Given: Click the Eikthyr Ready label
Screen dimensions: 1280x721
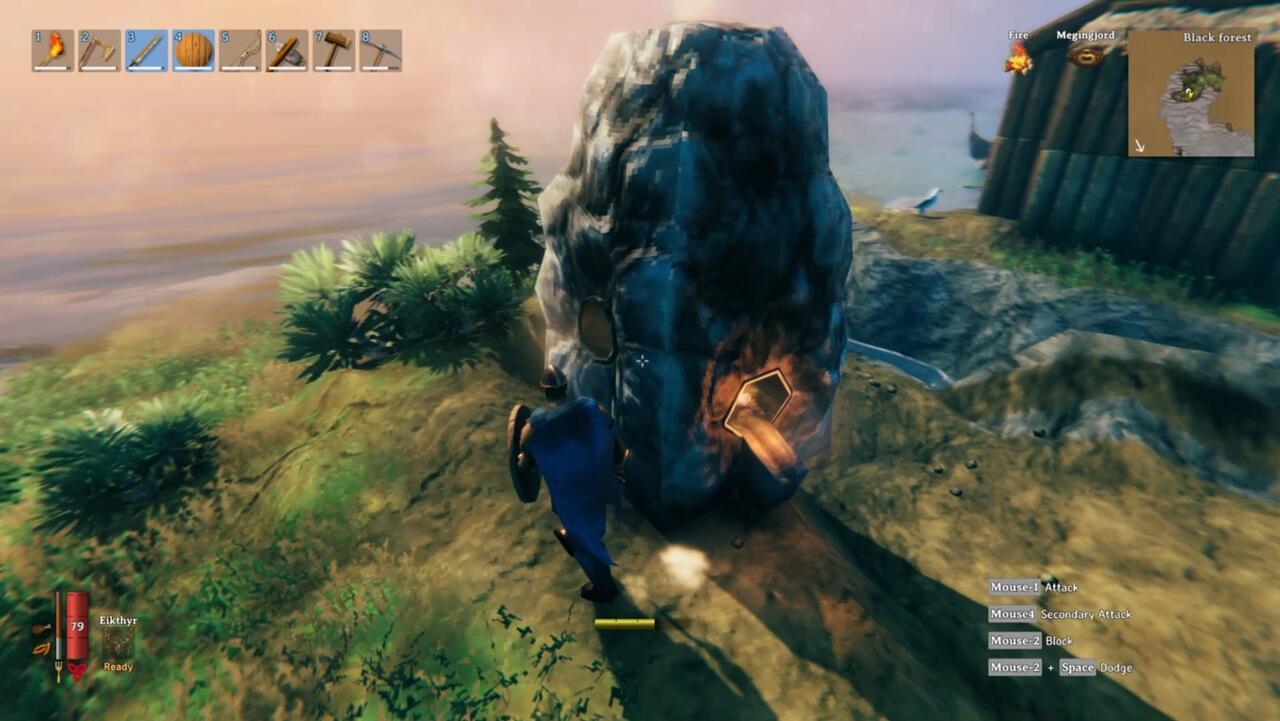Looking at the screenshot, I should [117, 667].
